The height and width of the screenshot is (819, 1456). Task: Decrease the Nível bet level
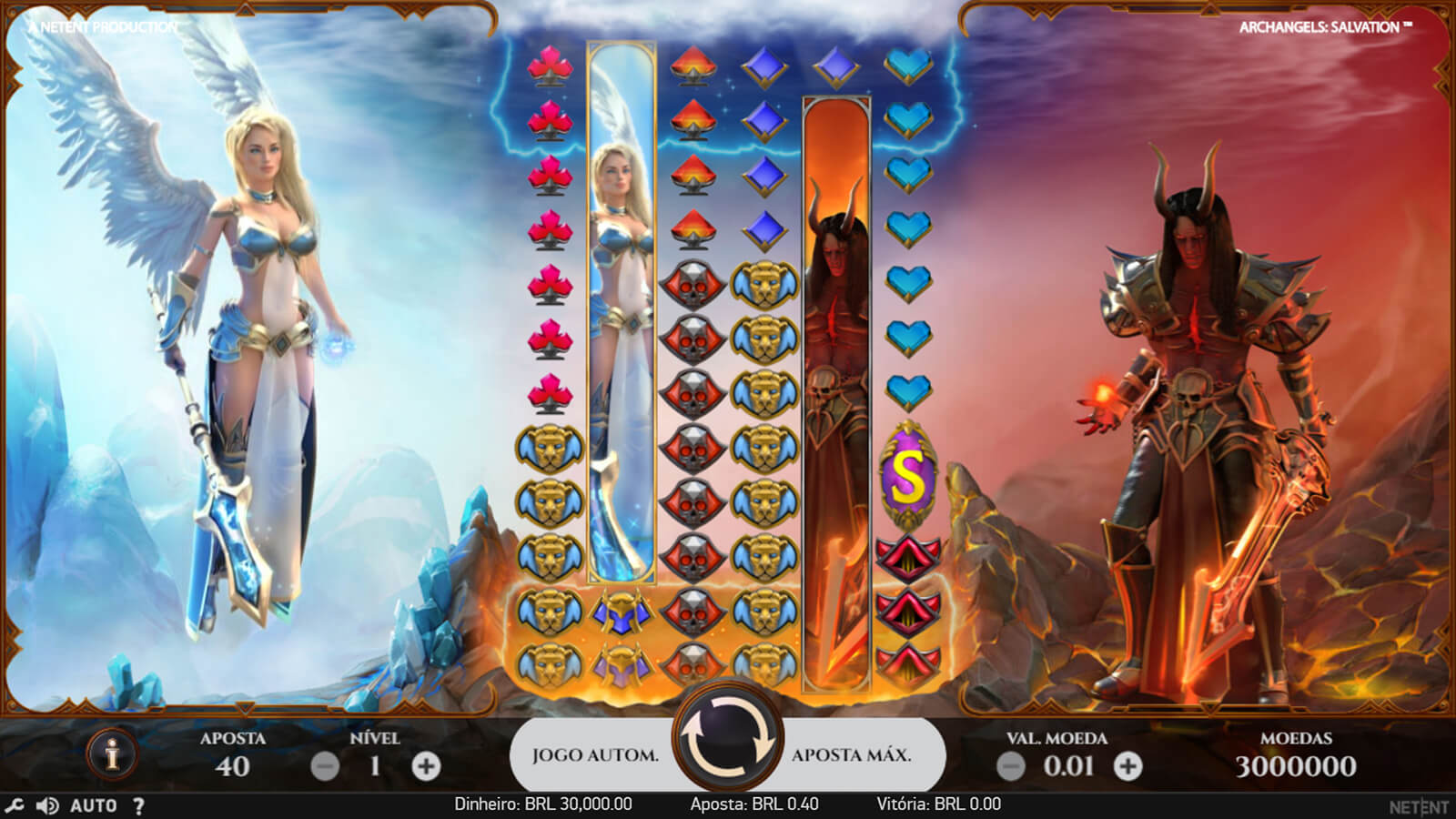click(325, 766)
